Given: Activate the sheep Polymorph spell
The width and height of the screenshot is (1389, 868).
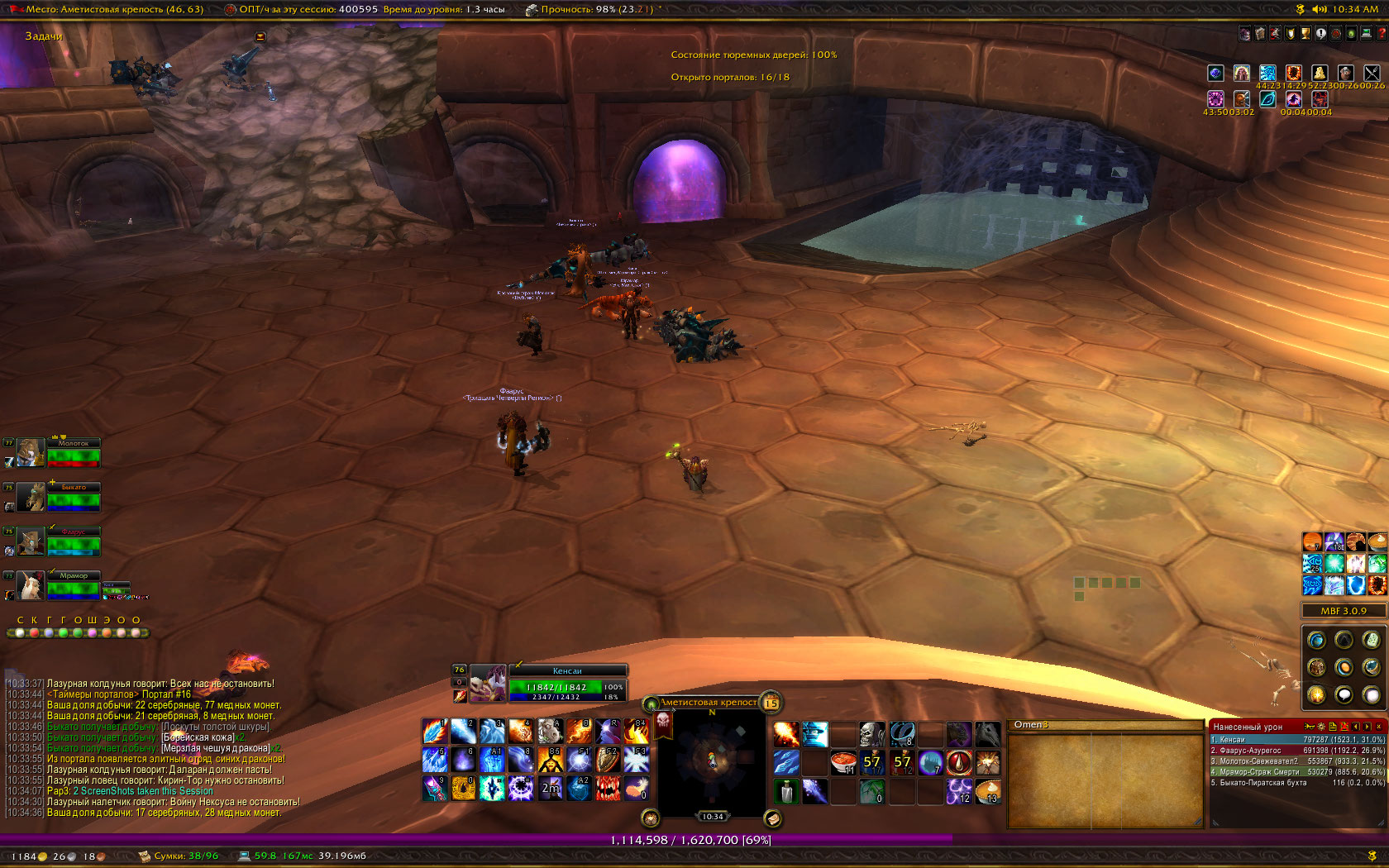Looking at the screenshot, I should pos(549,732).
